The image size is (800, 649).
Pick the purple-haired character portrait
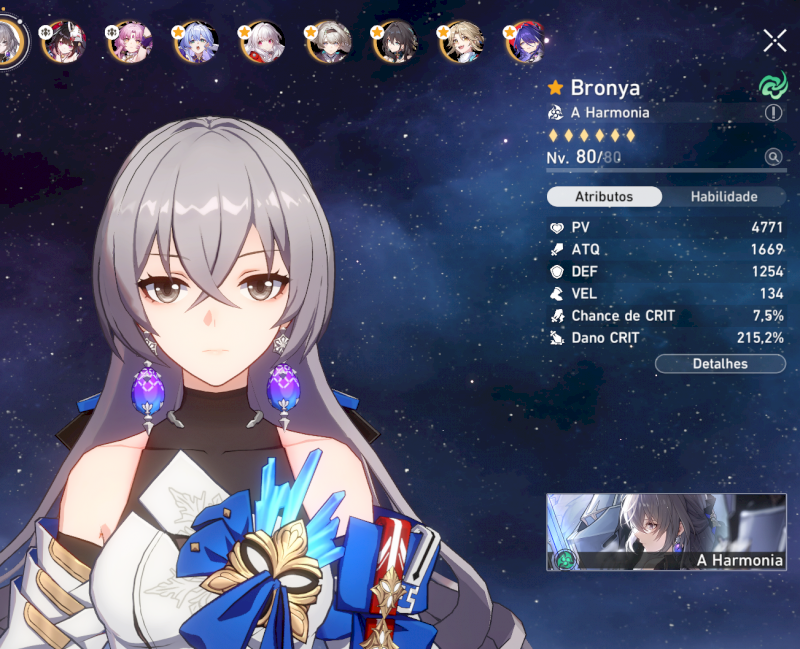click(x=527, y=42)
